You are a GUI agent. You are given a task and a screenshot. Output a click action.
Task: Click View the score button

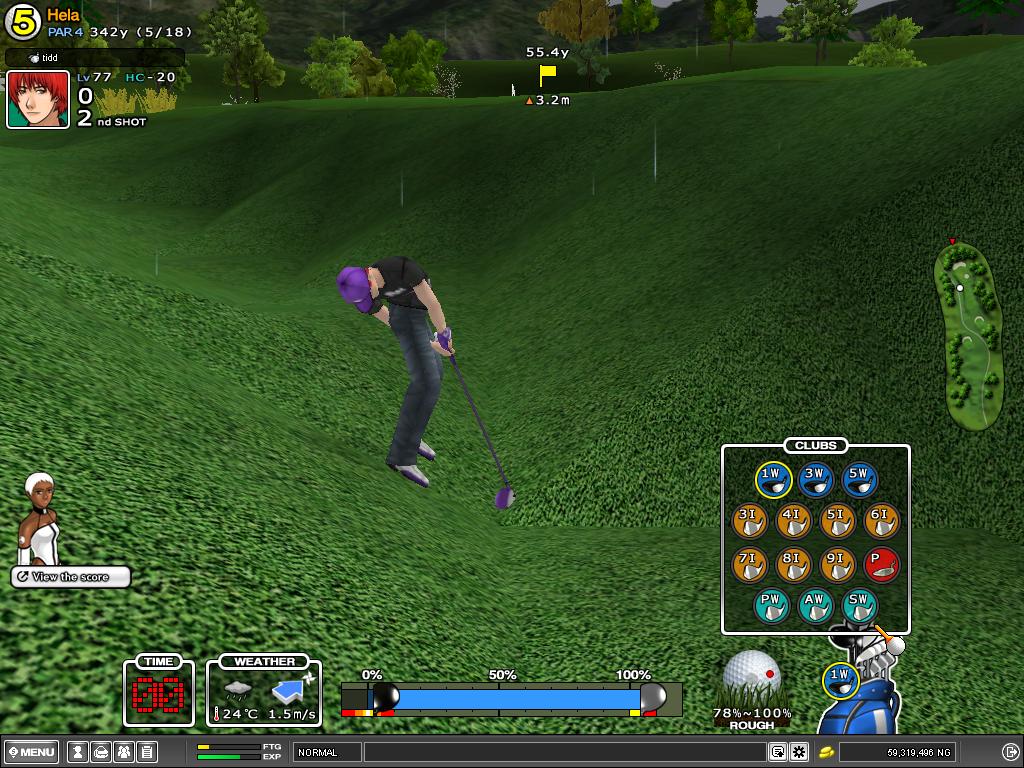pyautogui.click(x=71, y=577)
